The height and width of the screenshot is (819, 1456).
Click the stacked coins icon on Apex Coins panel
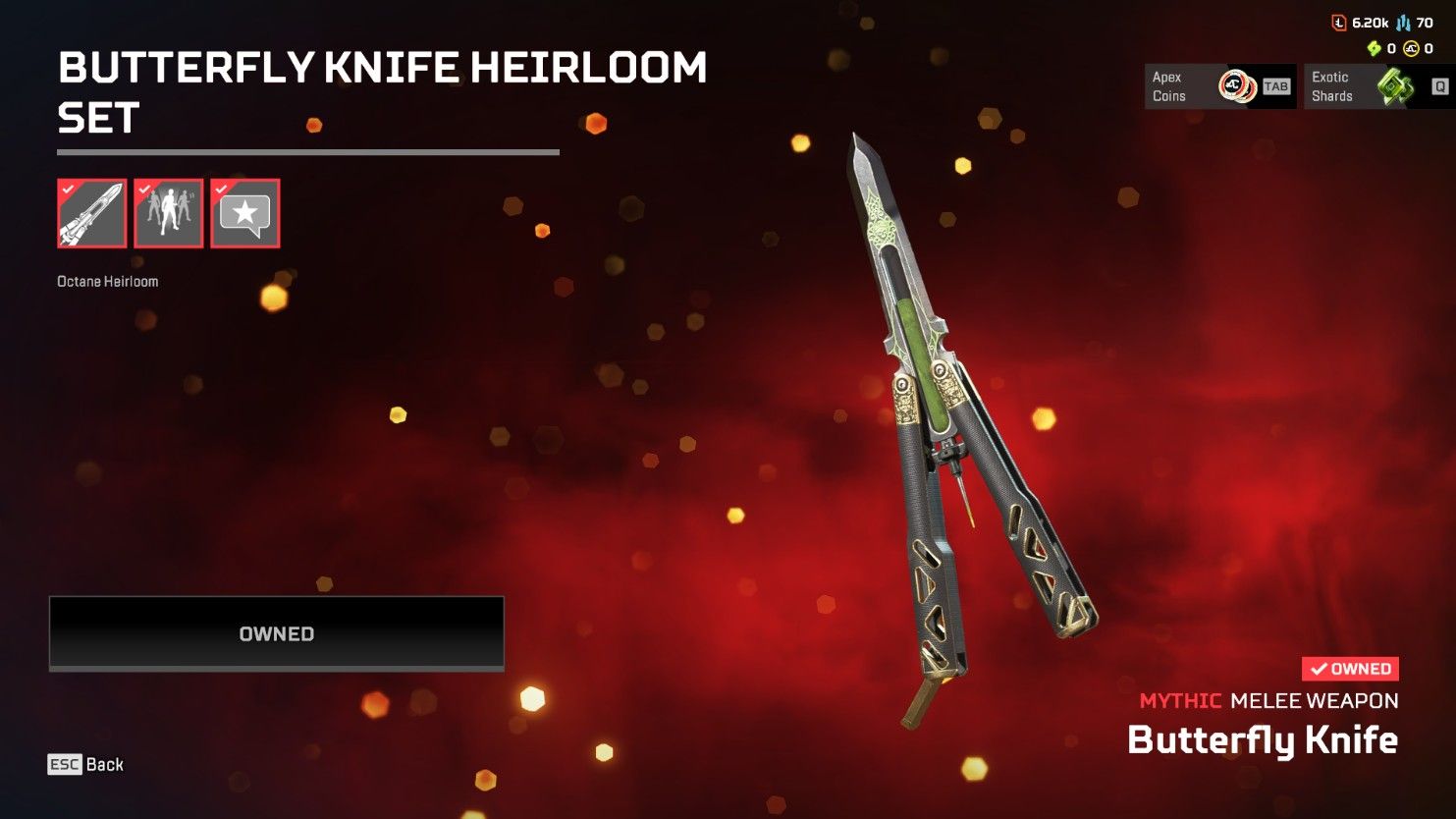1237,85
